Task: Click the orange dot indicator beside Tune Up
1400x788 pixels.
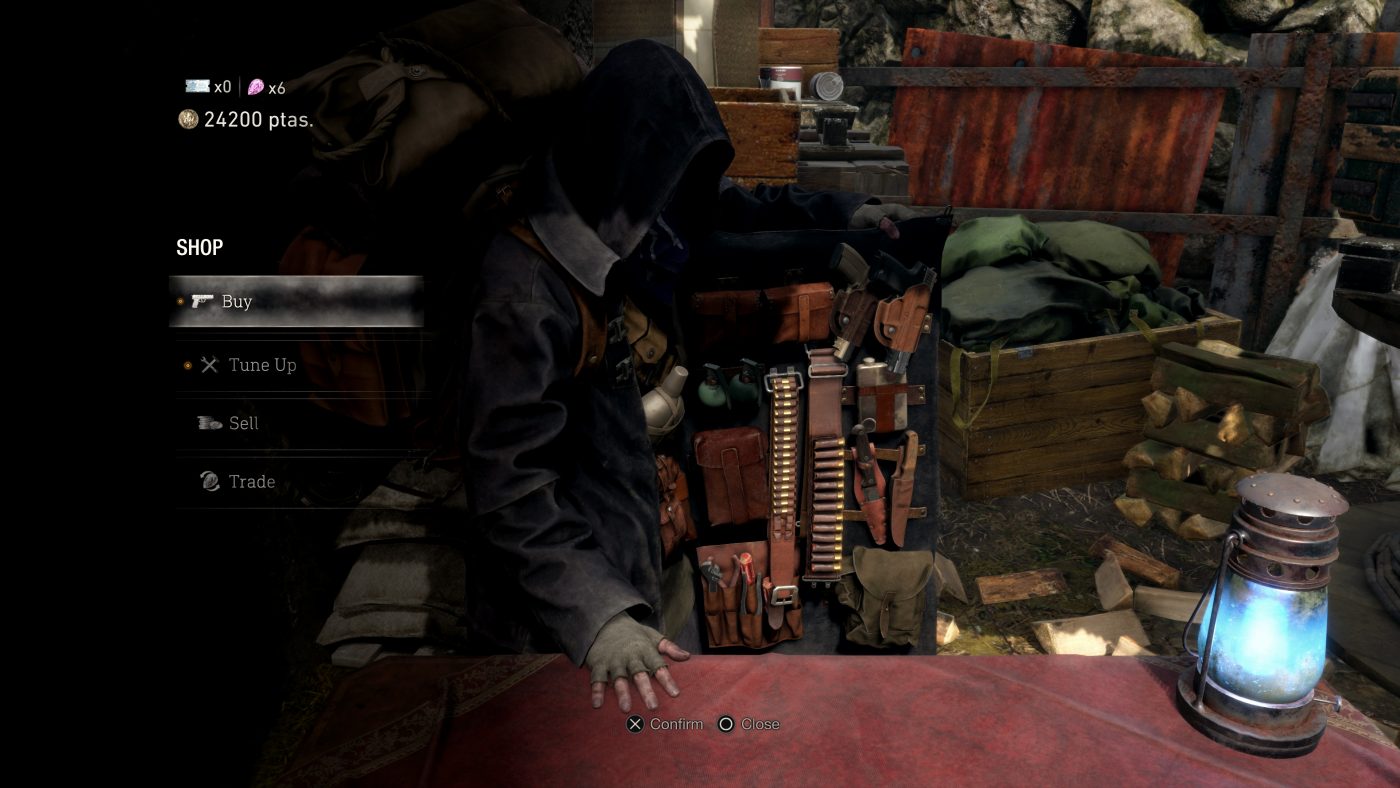Action: pyautogui.click(x=188, y=364)
